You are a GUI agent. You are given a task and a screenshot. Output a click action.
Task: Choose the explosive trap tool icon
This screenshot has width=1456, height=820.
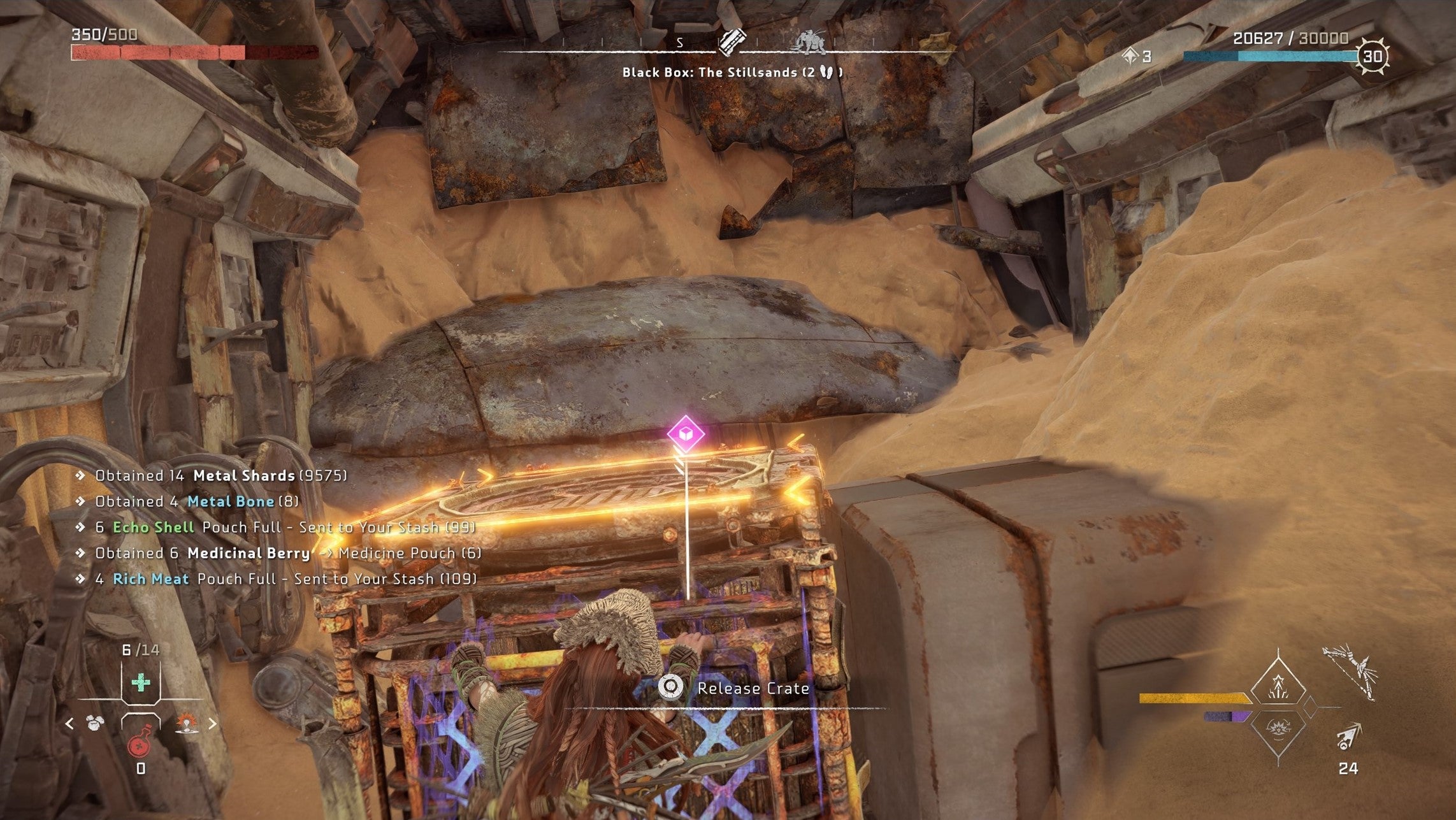tap(186, 724)
